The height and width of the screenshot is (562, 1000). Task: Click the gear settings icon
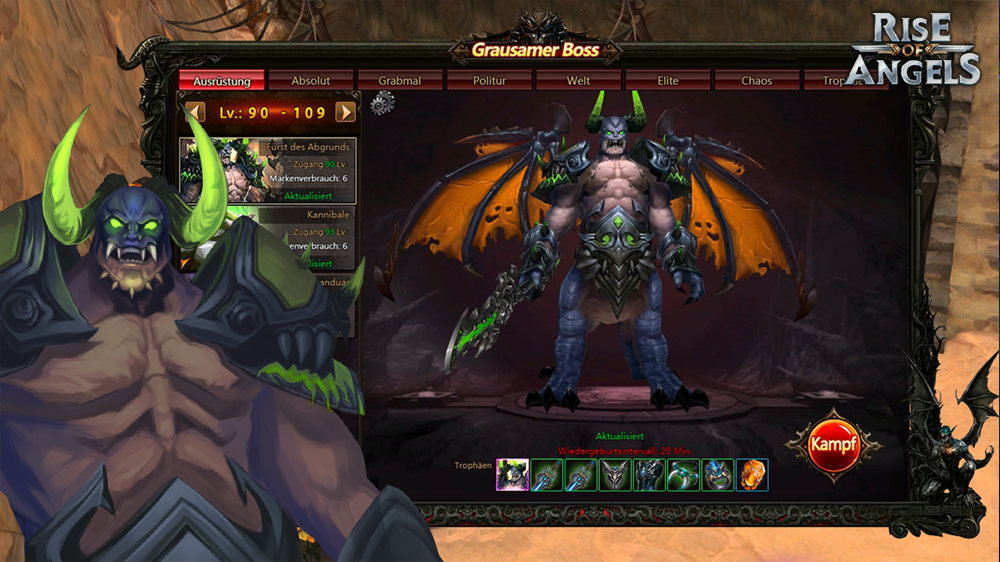coord(382,103)
